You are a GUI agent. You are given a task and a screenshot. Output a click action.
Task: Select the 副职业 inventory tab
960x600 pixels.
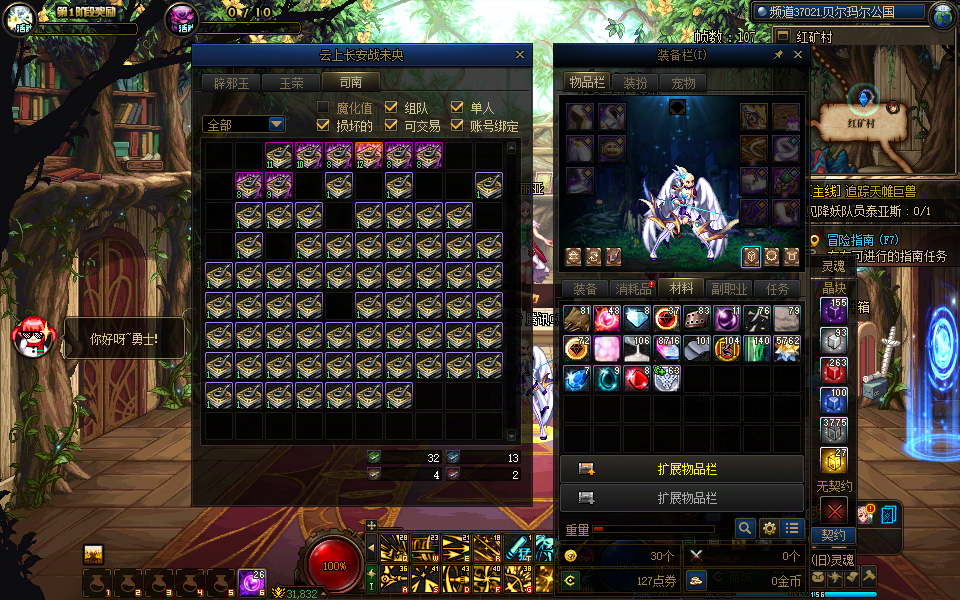tap(729, 289)
